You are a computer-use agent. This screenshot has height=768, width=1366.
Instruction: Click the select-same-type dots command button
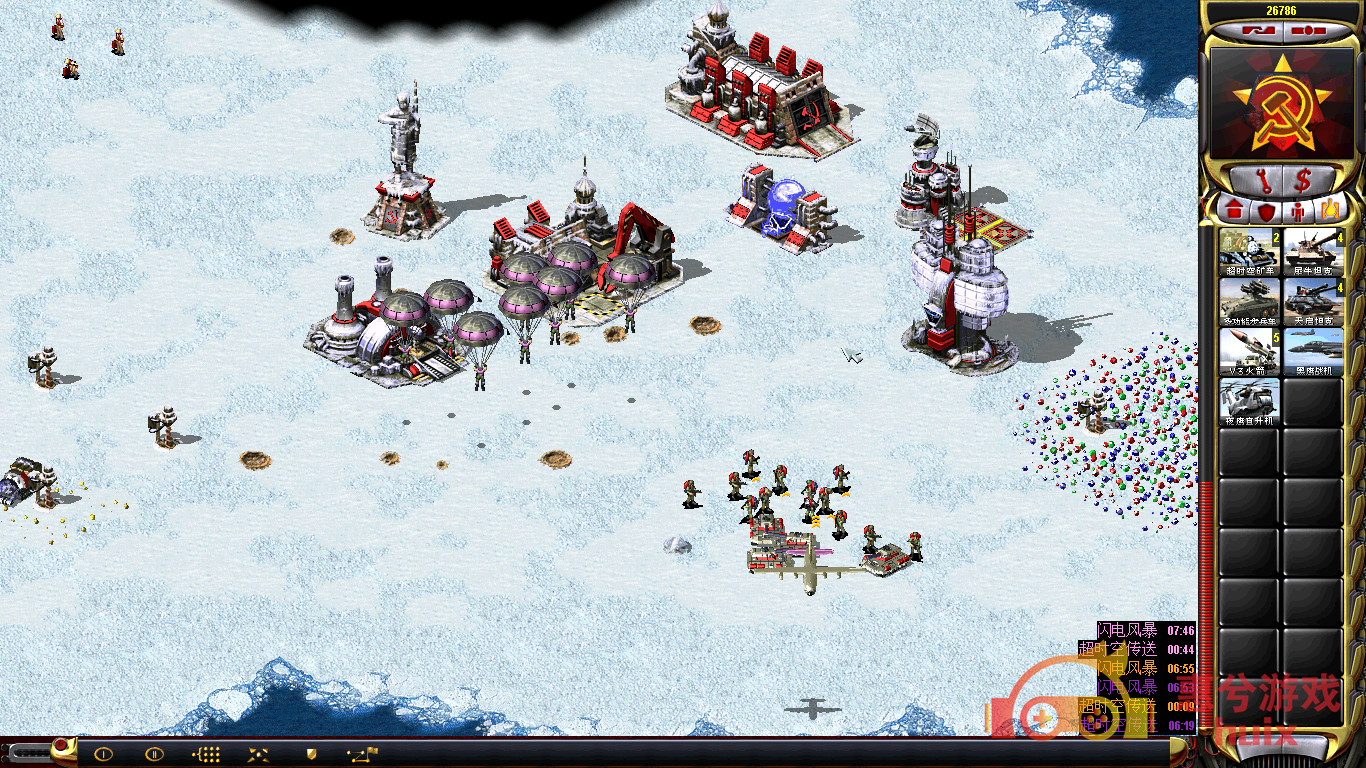point(206,754)
